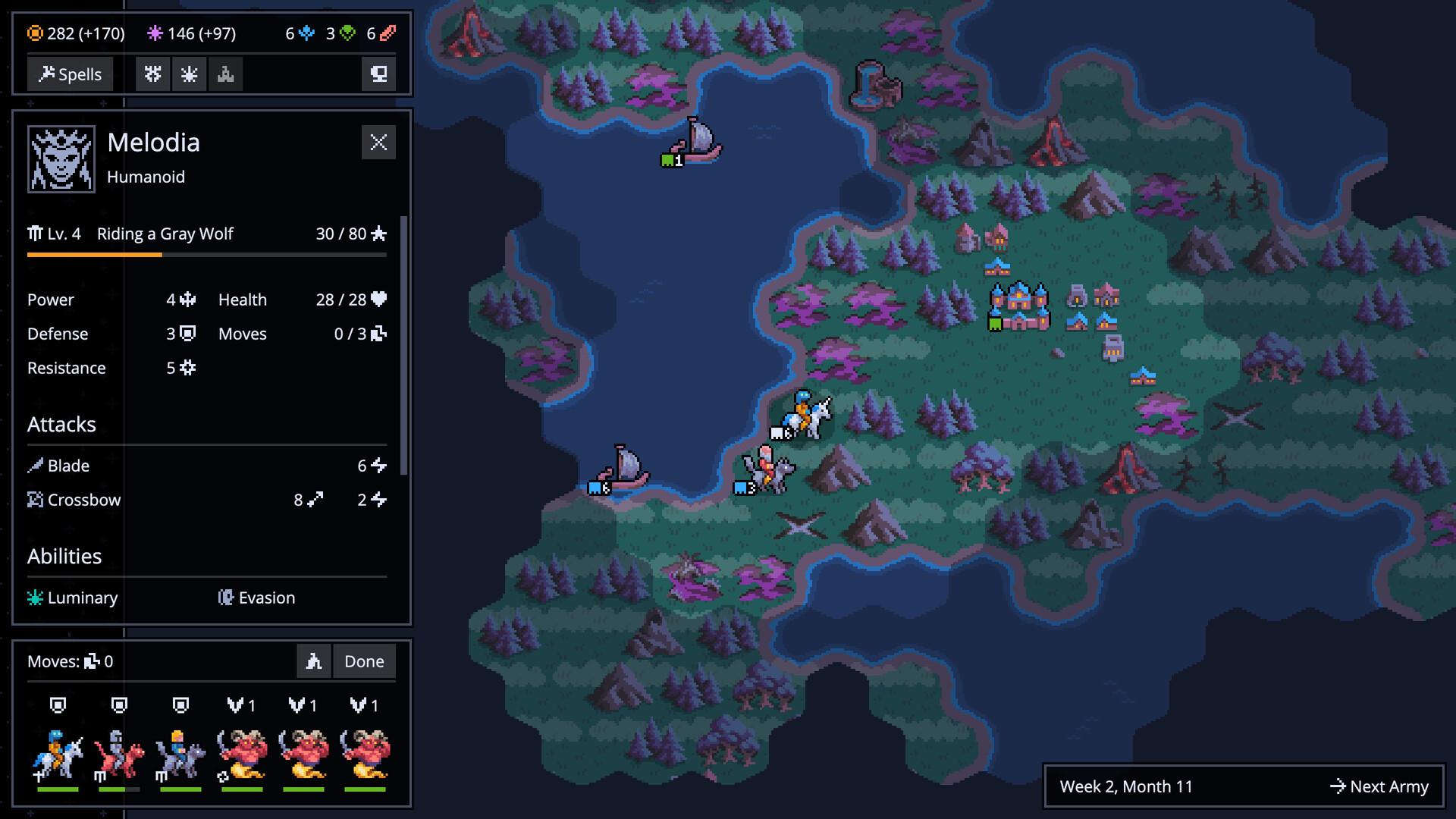The image size is (1456, 819).
Task: Click the camp icon button beside Done
Action: click(x=314, y=661)
